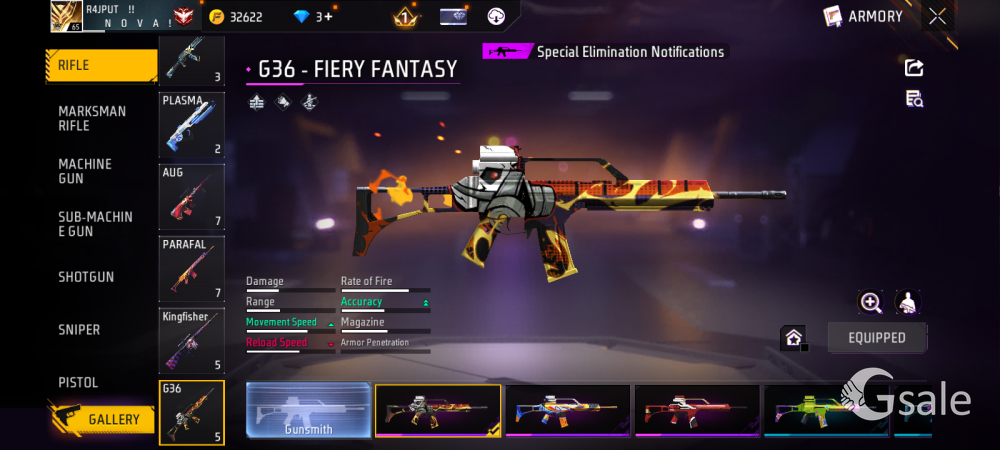Close the Armory screen
1000x450 pixels.
(937, 16)
